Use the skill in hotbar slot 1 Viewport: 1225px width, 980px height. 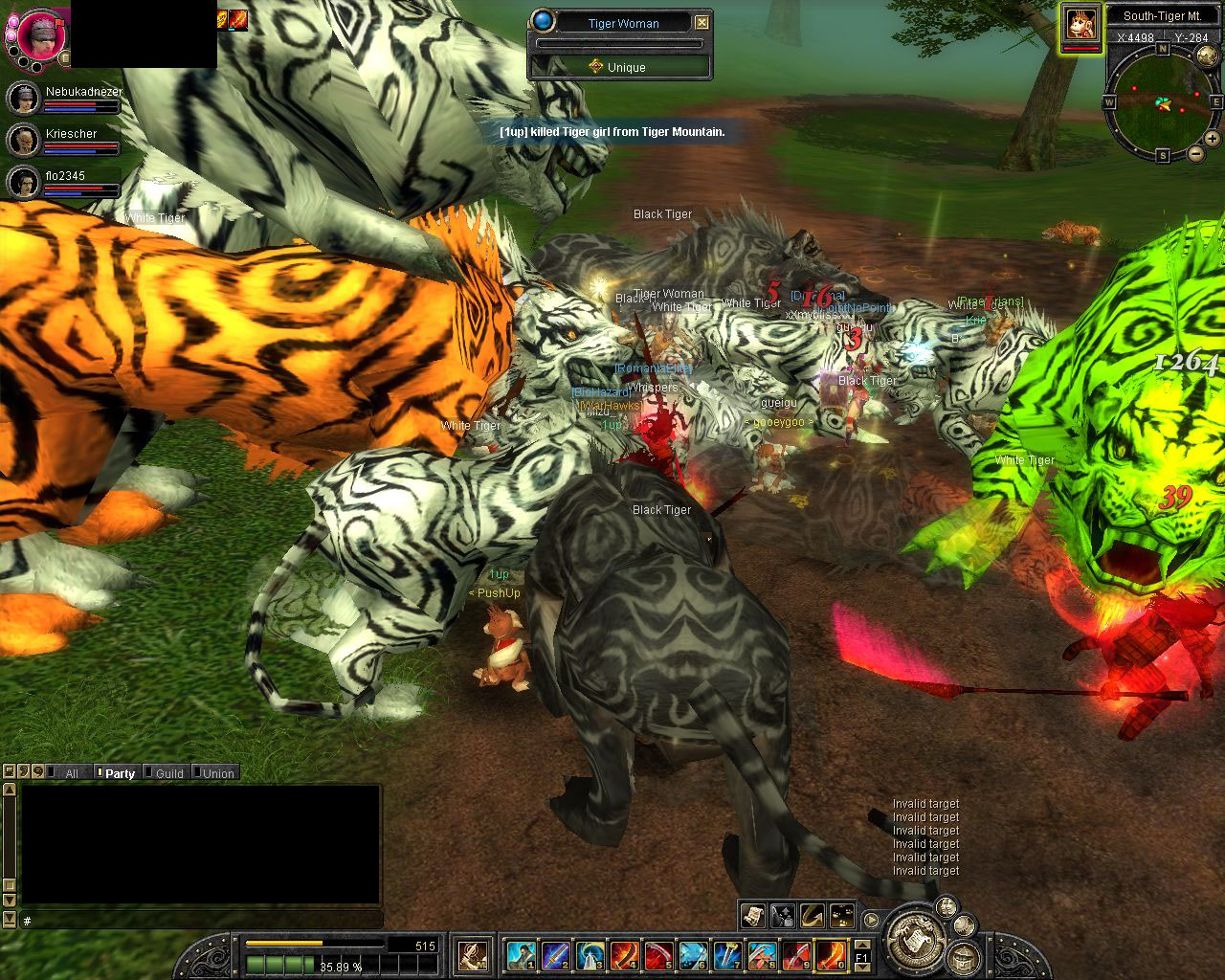pos(521,955)
